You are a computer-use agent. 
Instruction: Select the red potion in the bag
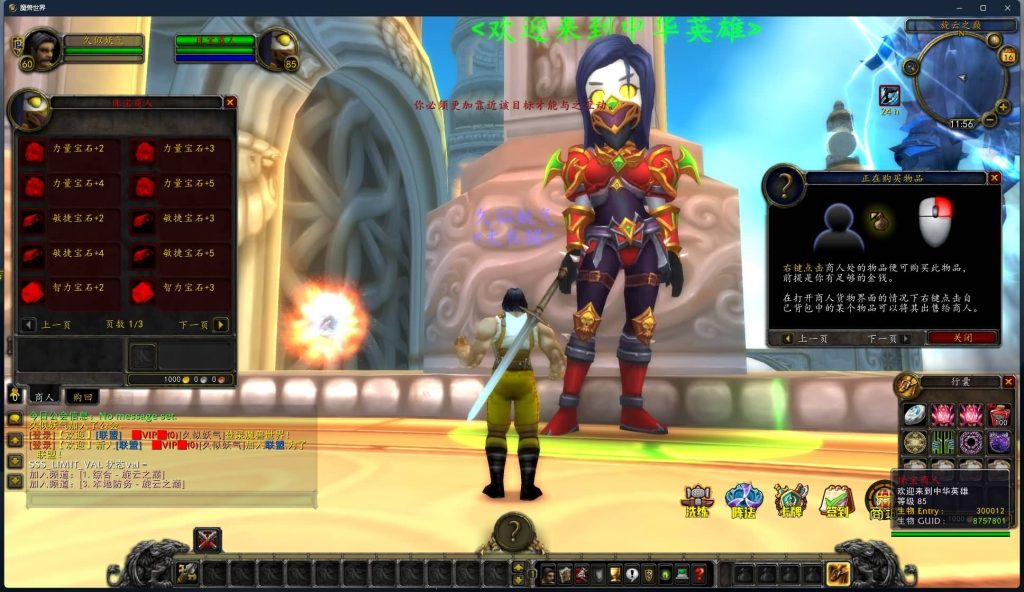(x=999, y=414)
